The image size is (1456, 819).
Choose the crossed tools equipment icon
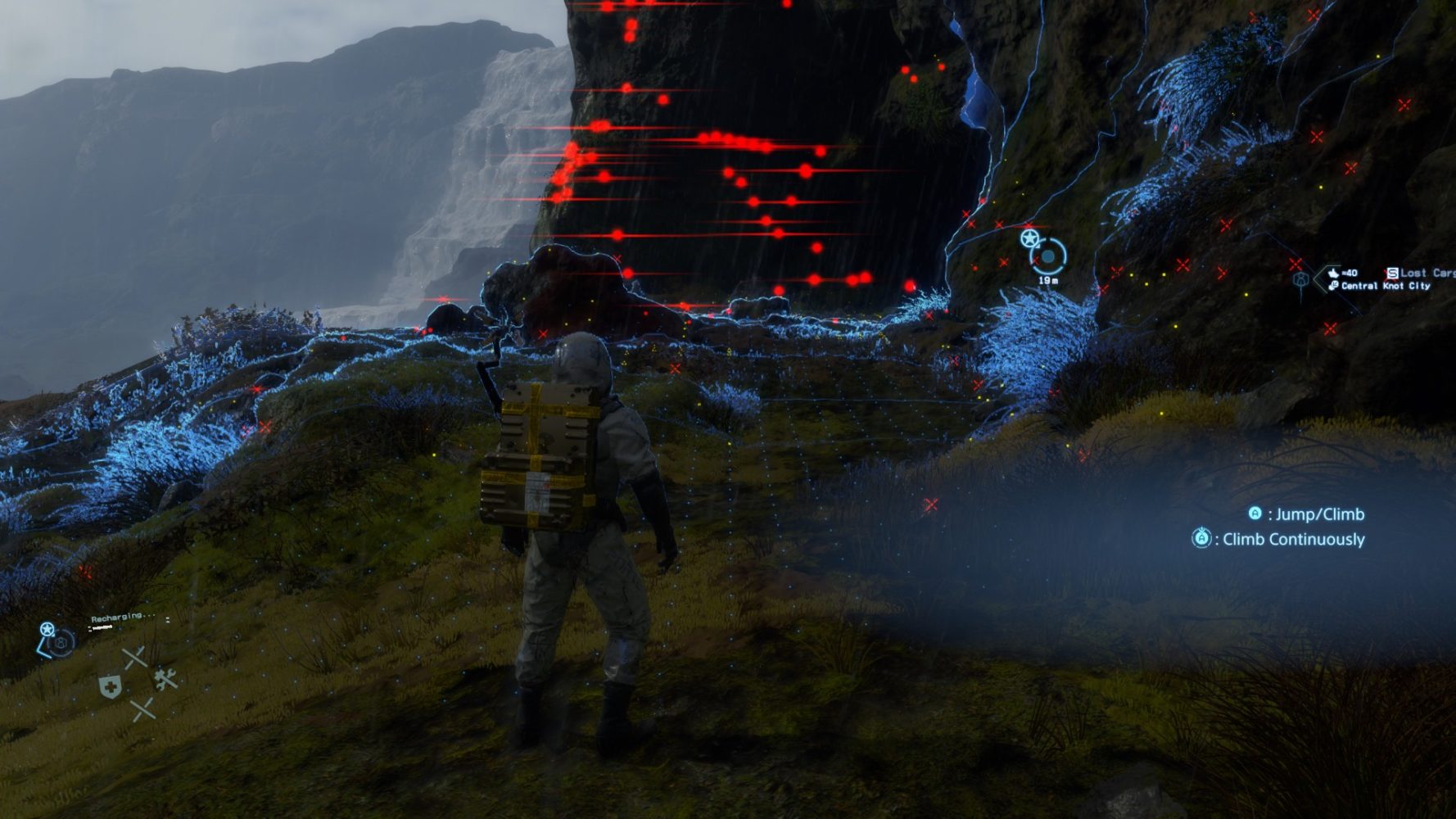166,679
